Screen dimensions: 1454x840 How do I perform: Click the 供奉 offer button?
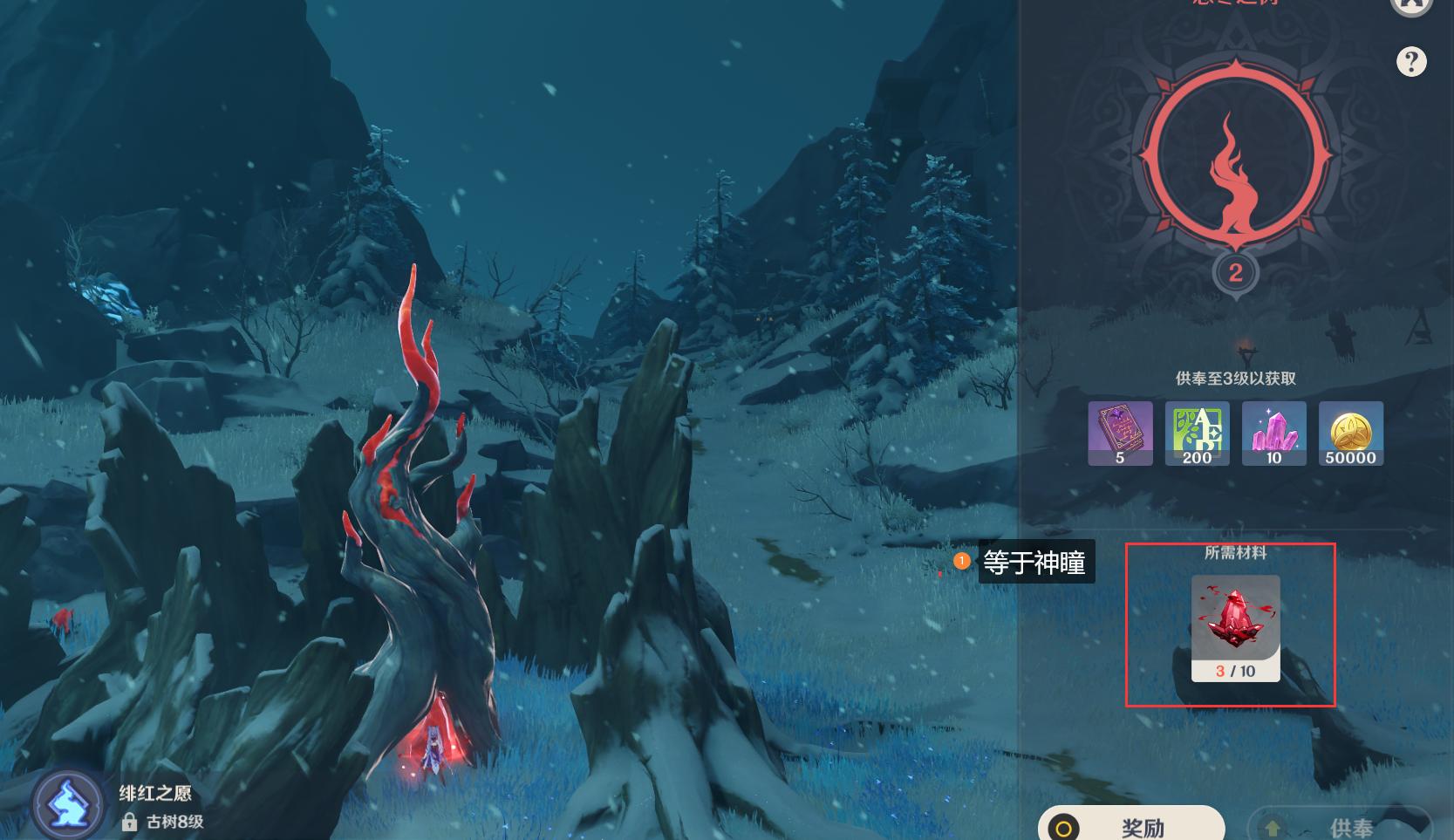click(1340, 825)
